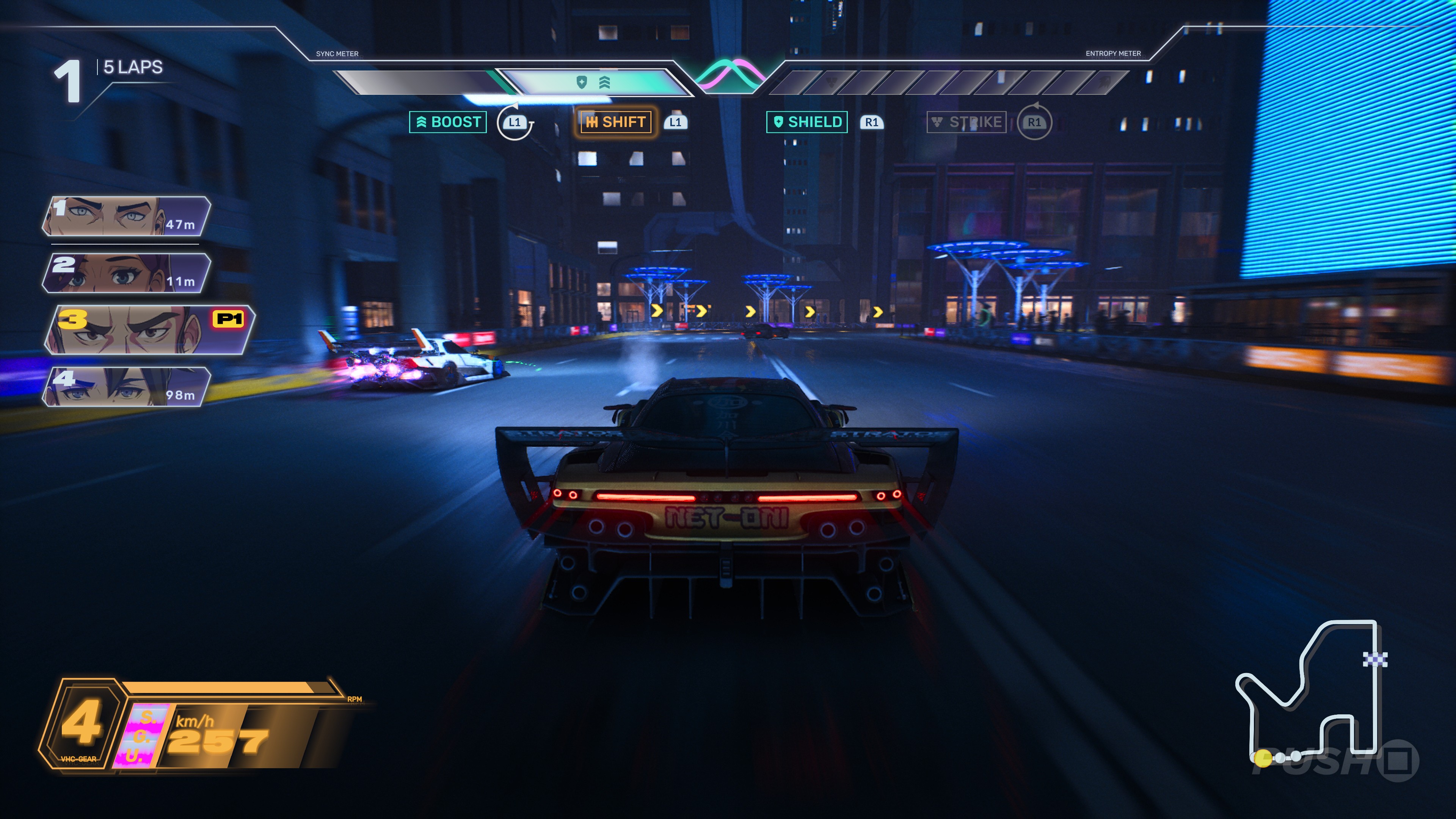The height and width of the screenshot is (819, 1456).
Task: Select the first-place racer portrait
Action: pyautogui.click(x=126, y=217)
